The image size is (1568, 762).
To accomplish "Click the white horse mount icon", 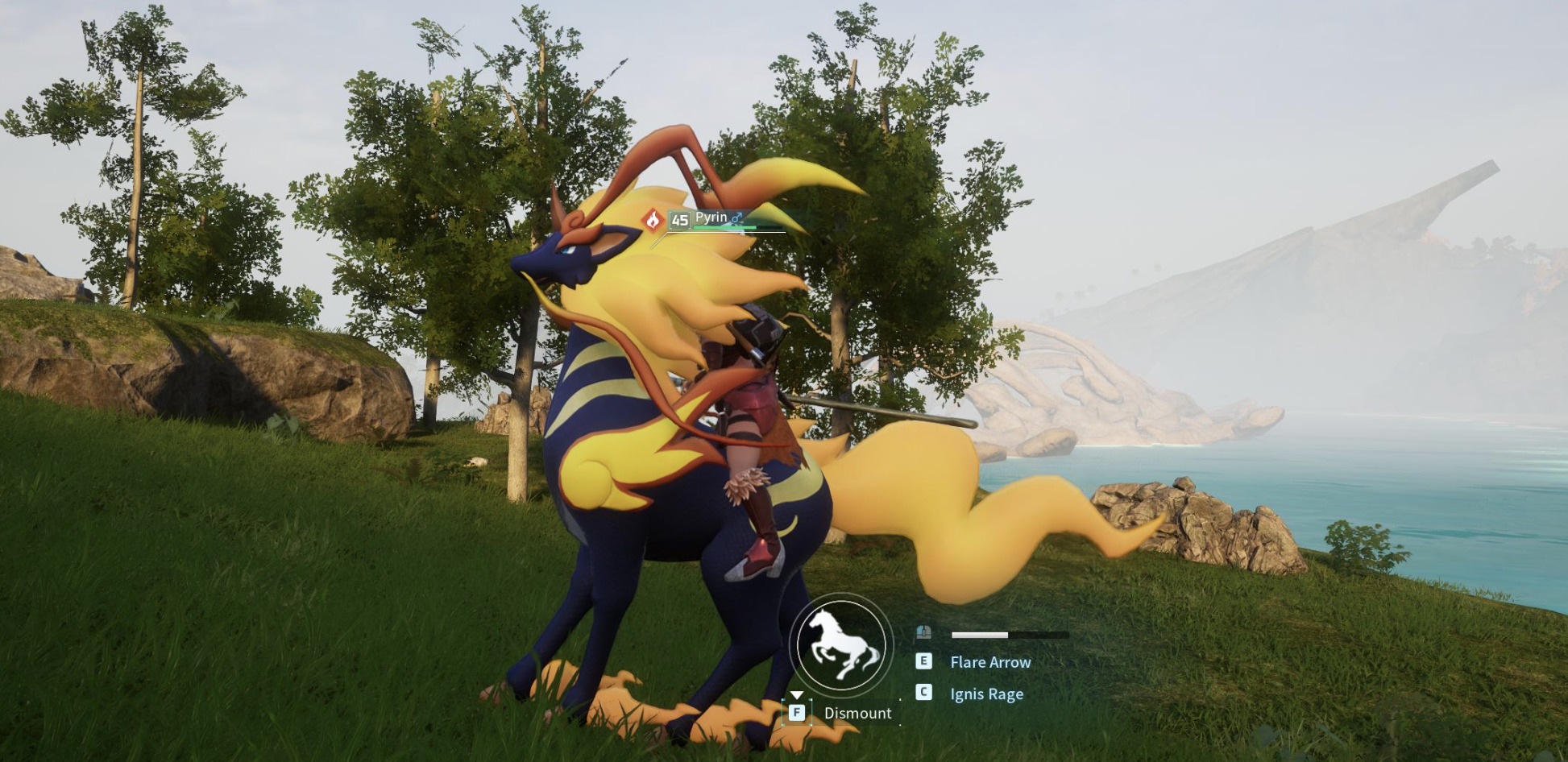I will [x=841, y=645].
